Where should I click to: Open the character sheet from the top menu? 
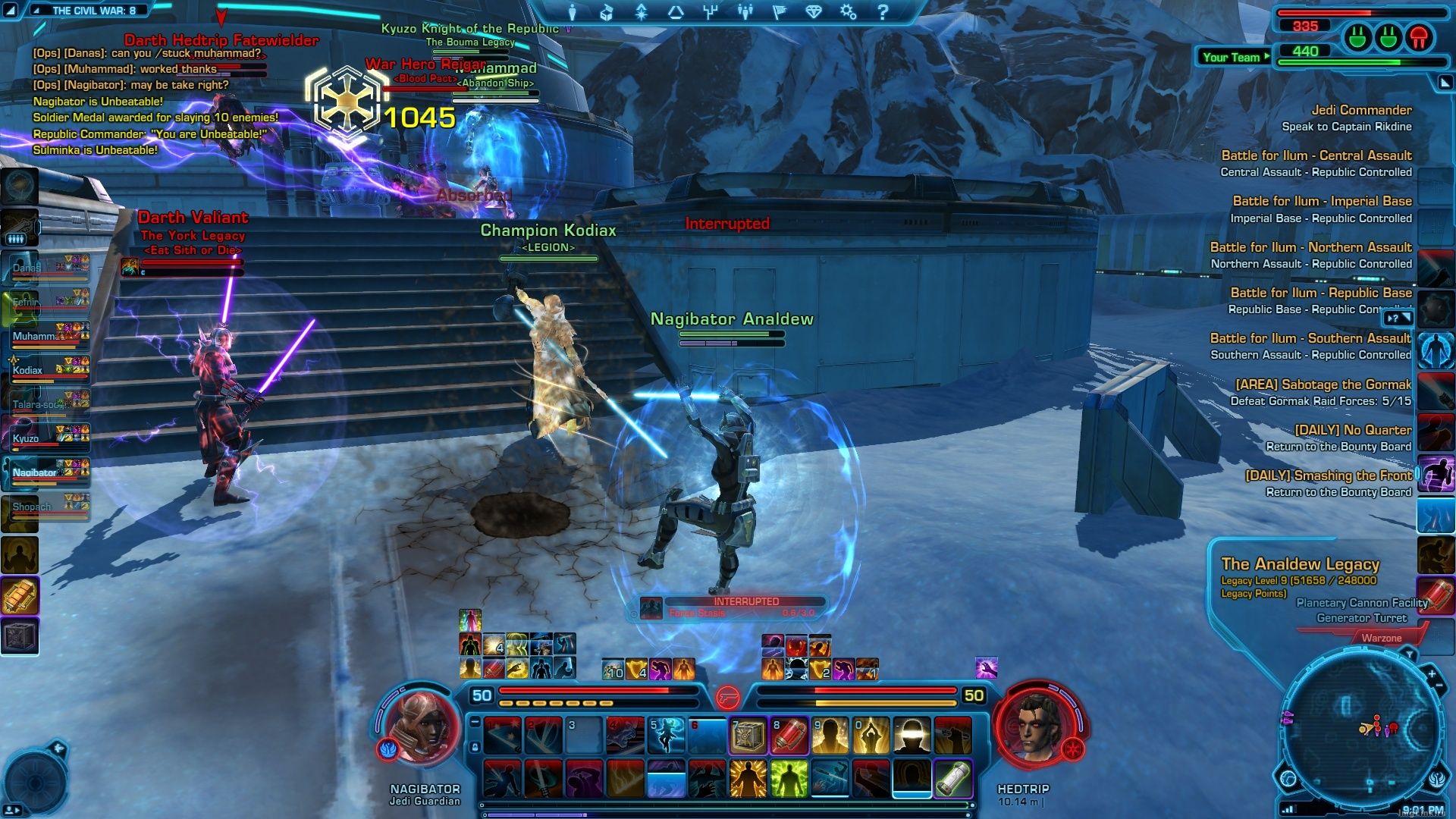(572, 12)
